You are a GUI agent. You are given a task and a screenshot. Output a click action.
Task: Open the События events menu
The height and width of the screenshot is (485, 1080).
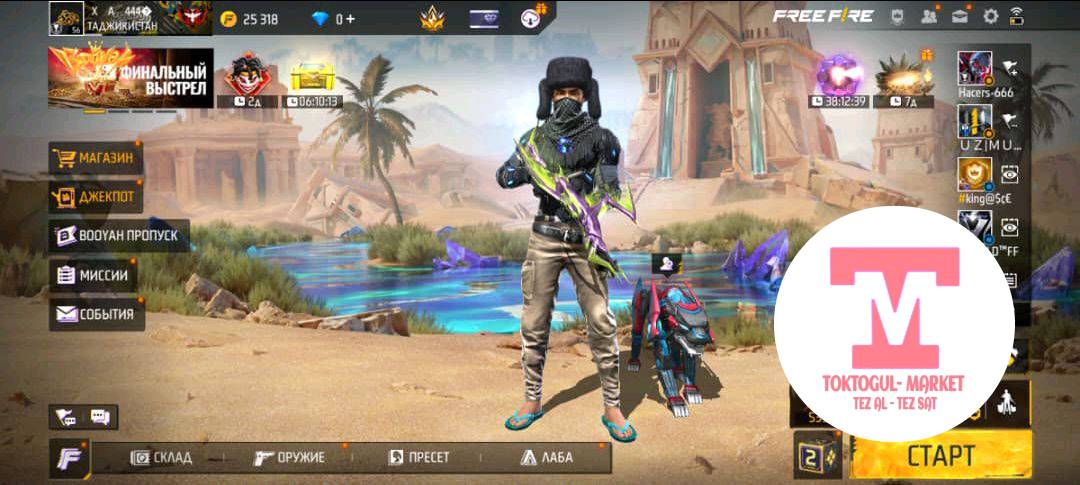click(96, 314)
